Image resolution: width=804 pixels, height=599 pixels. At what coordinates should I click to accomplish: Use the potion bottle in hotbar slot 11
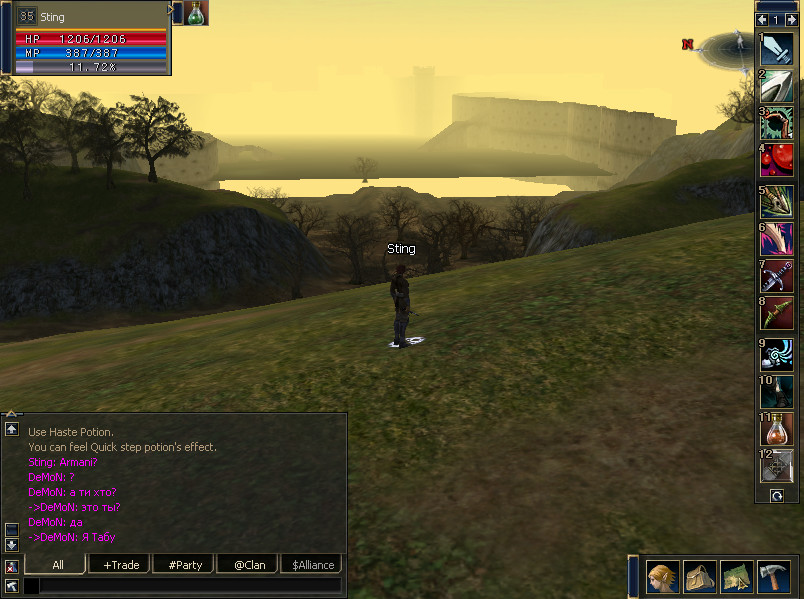coord(777,429)
